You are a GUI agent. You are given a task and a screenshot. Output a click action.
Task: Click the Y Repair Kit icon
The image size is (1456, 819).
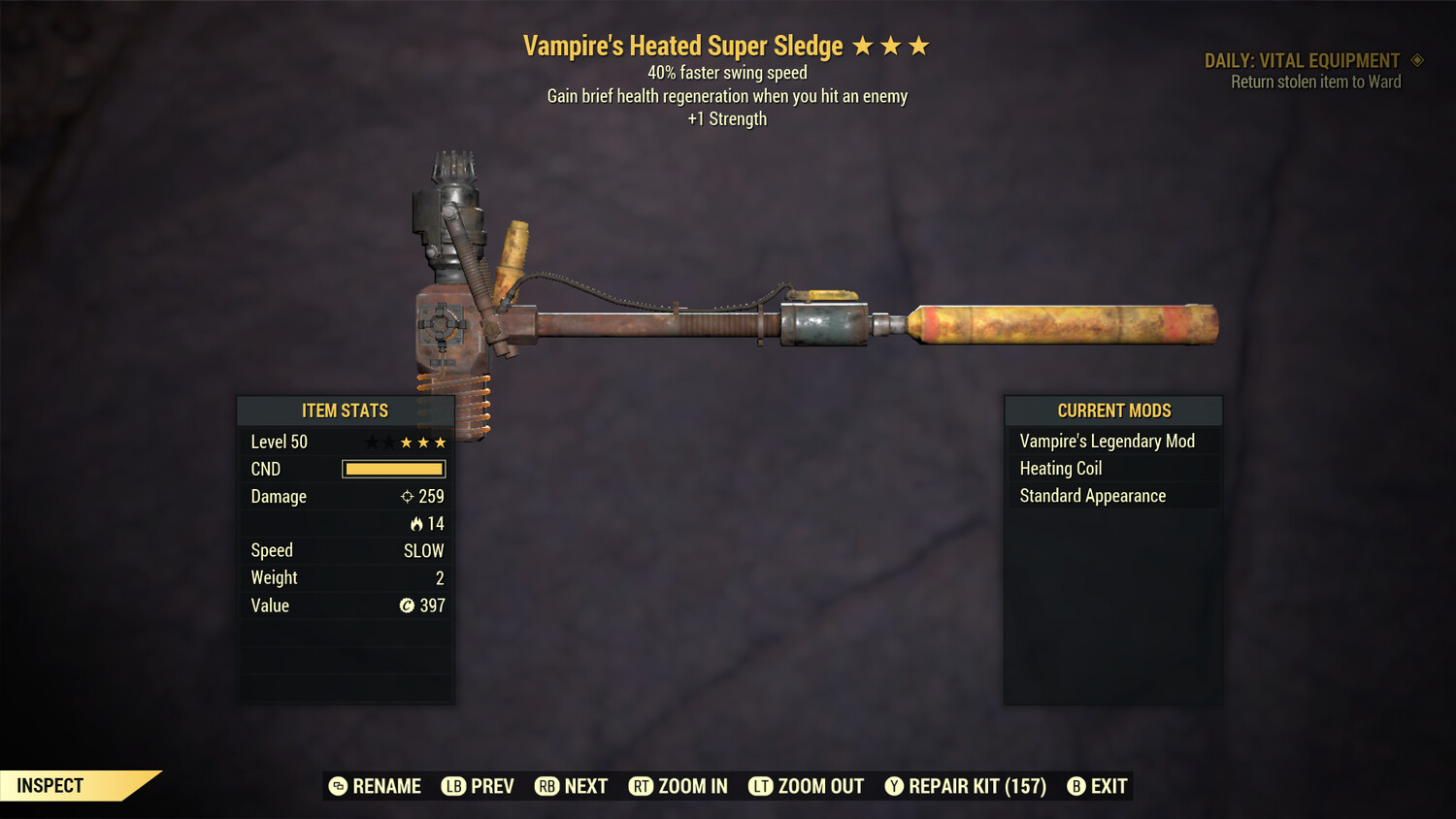point(894,786)
